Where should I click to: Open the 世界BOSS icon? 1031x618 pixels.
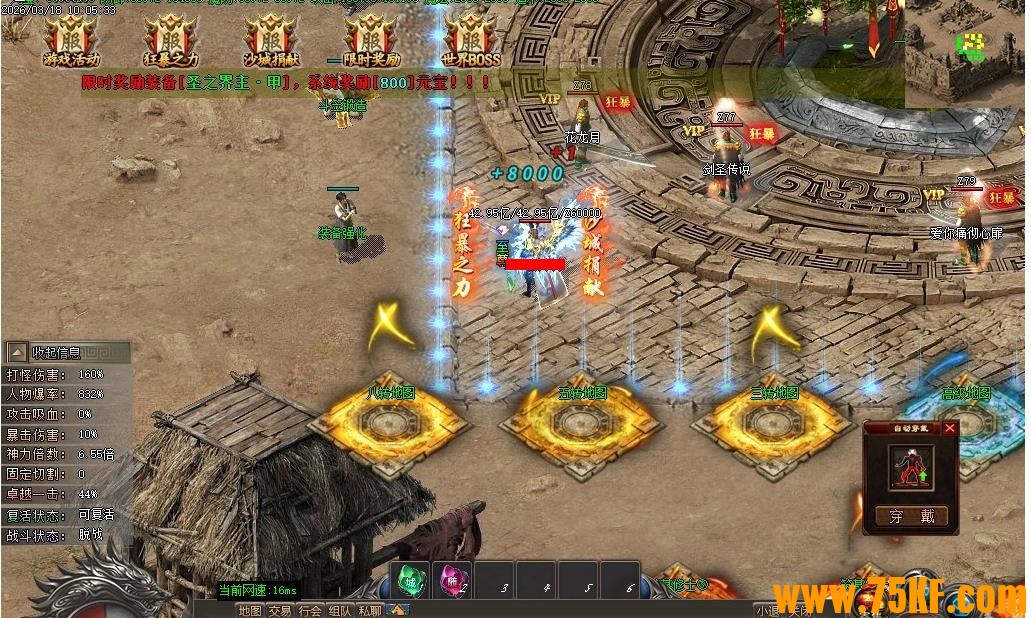click(x=471, y=42)
